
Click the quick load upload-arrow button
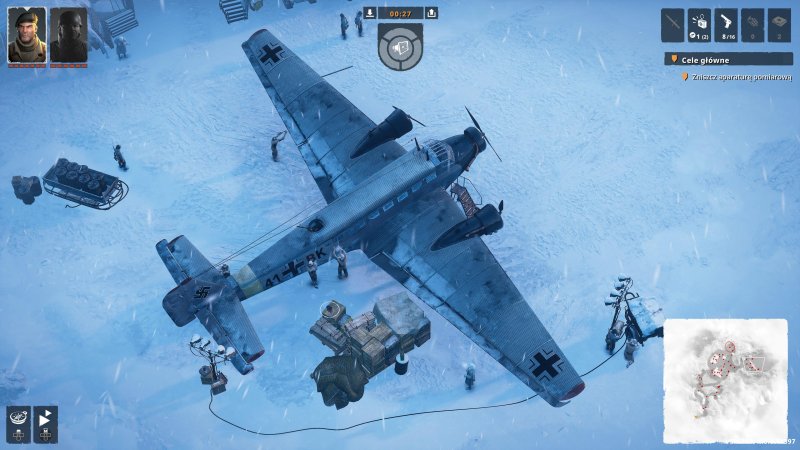(x=432, y=13)
